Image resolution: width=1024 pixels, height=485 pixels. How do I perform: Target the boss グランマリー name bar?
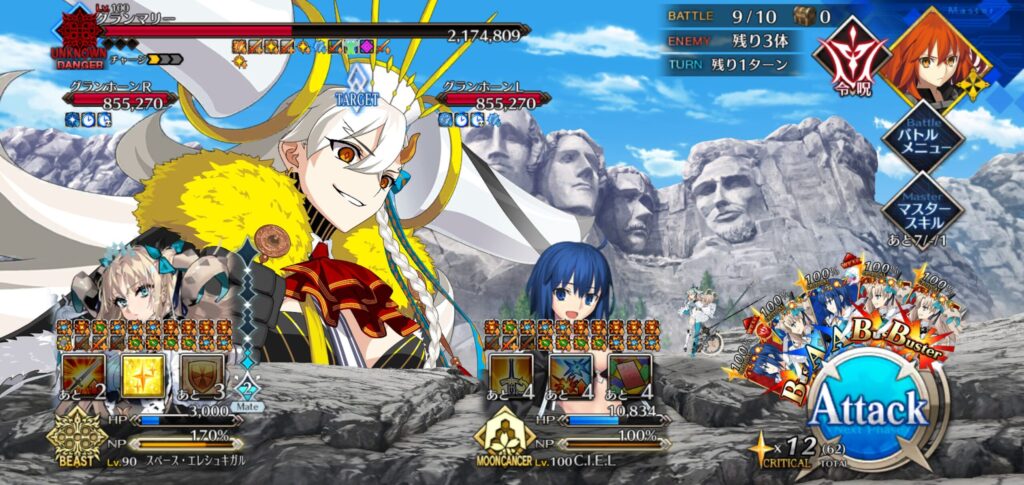tap(300, 33)
